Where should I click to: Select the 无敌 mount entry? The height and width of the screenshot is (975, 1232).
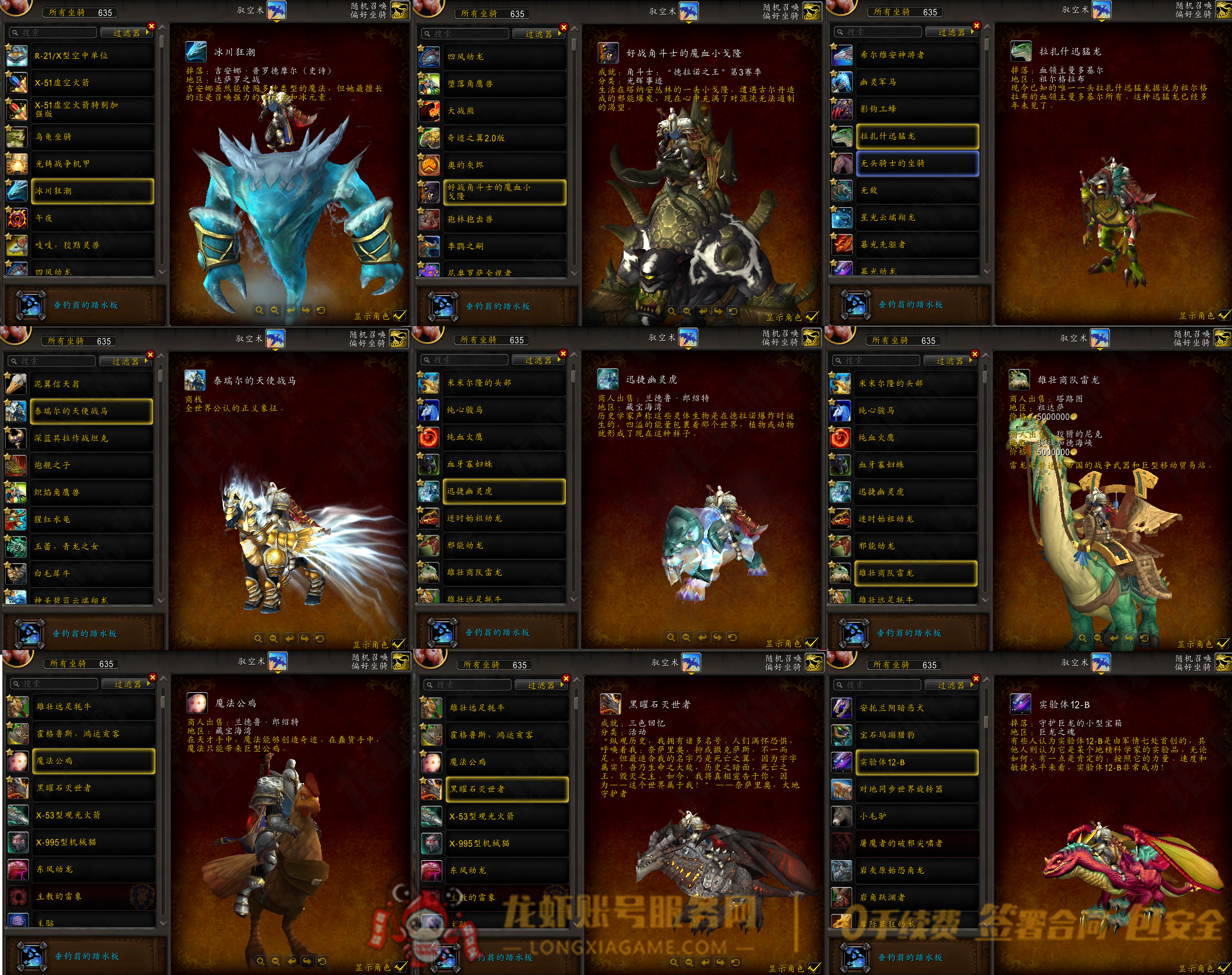[x=917, y=191]
